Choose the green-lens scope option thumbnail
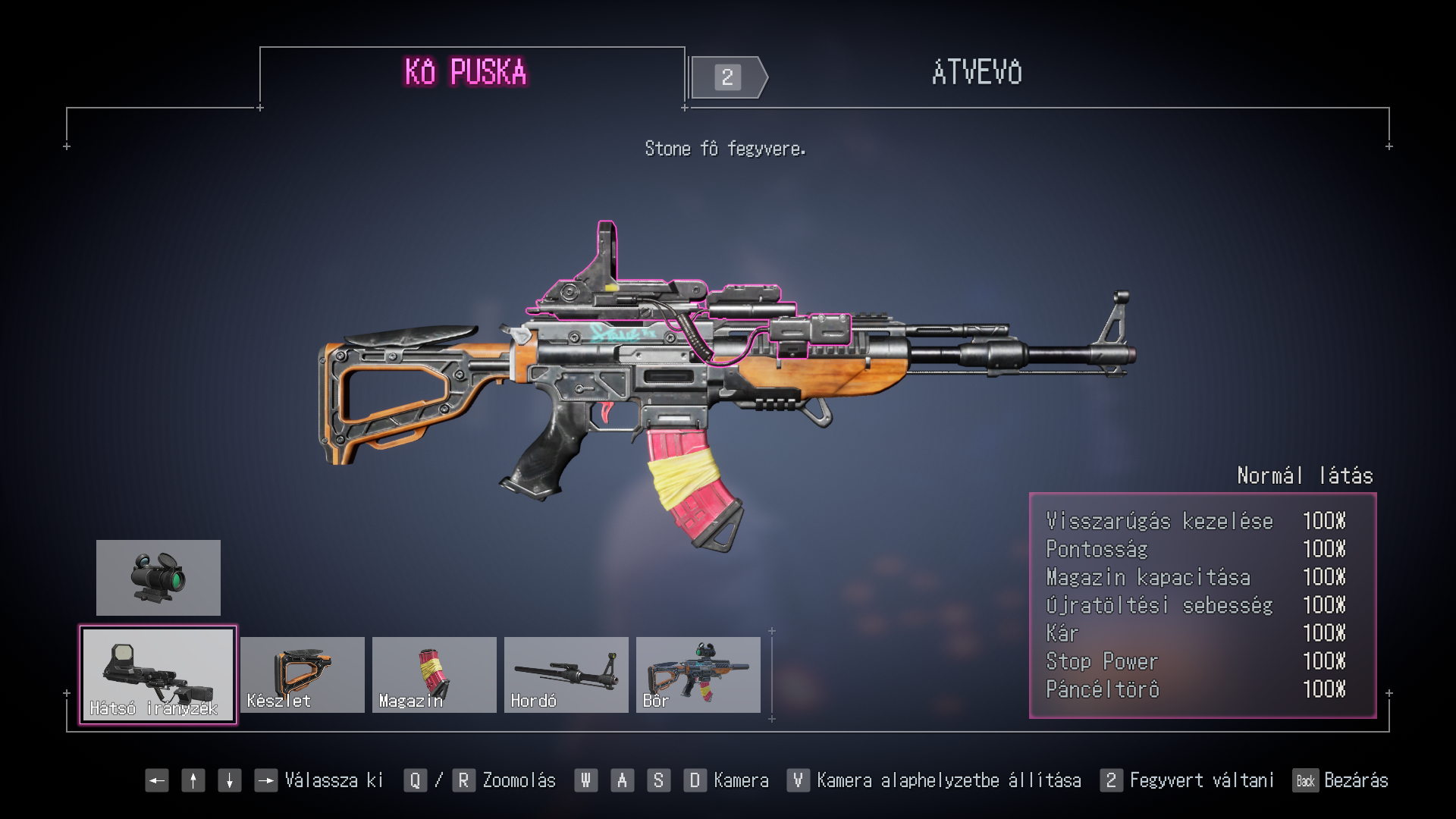This screenshot has height=819, width=1456. click(158, 578)
